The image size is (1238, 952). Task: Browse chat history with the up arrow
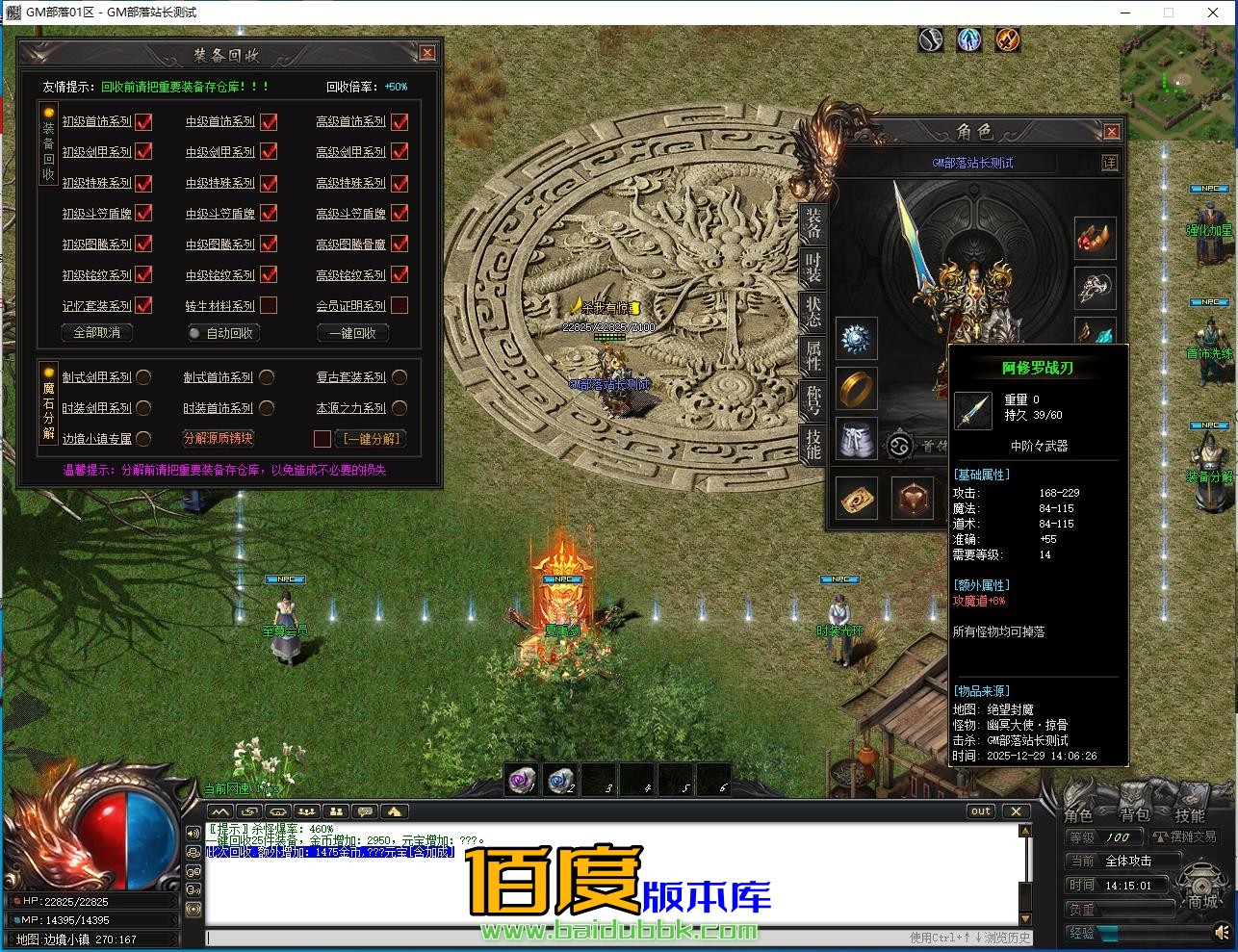1026,830
